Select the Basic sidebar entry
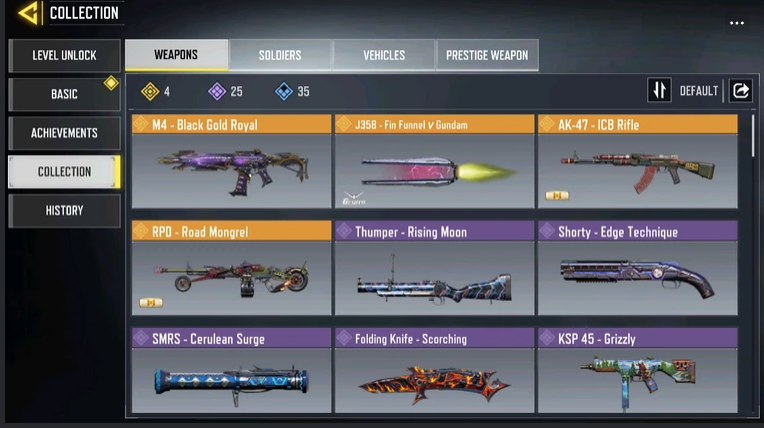The image size is (764, 428). [64, 94]
